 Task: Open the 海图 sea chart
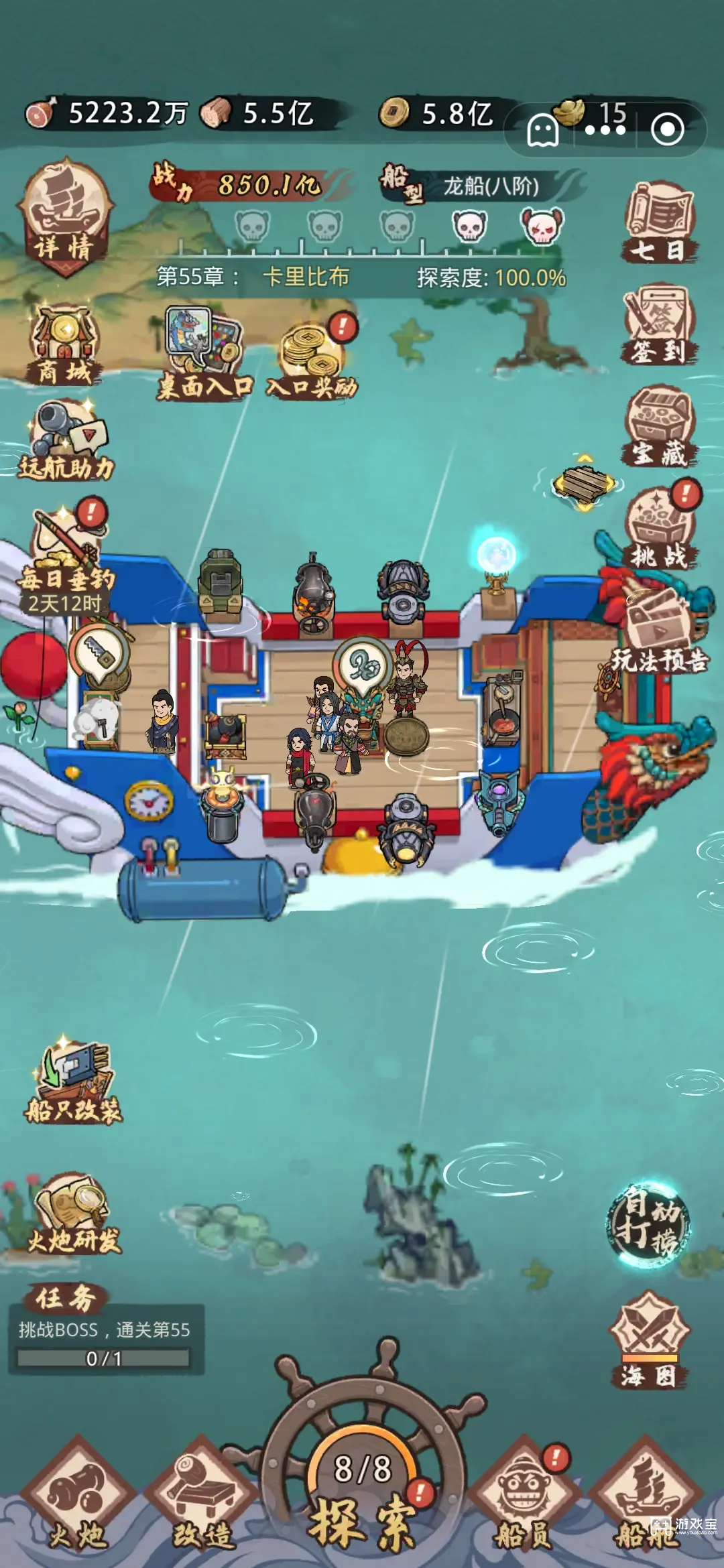point(648,1340)
